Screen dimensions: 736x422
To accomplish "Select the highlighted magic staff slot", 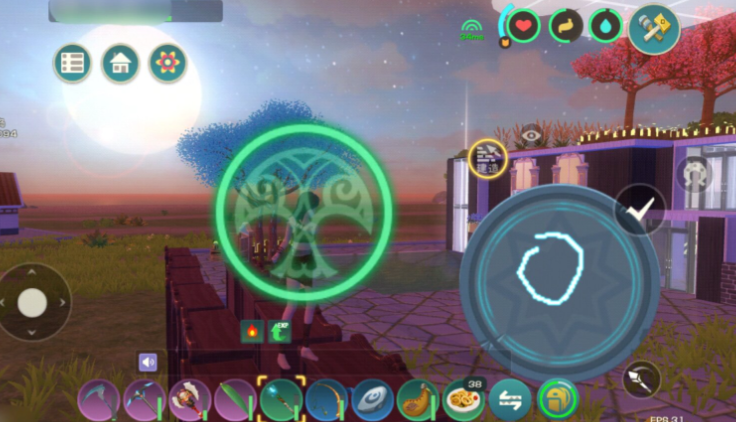I will coord(281,401).
